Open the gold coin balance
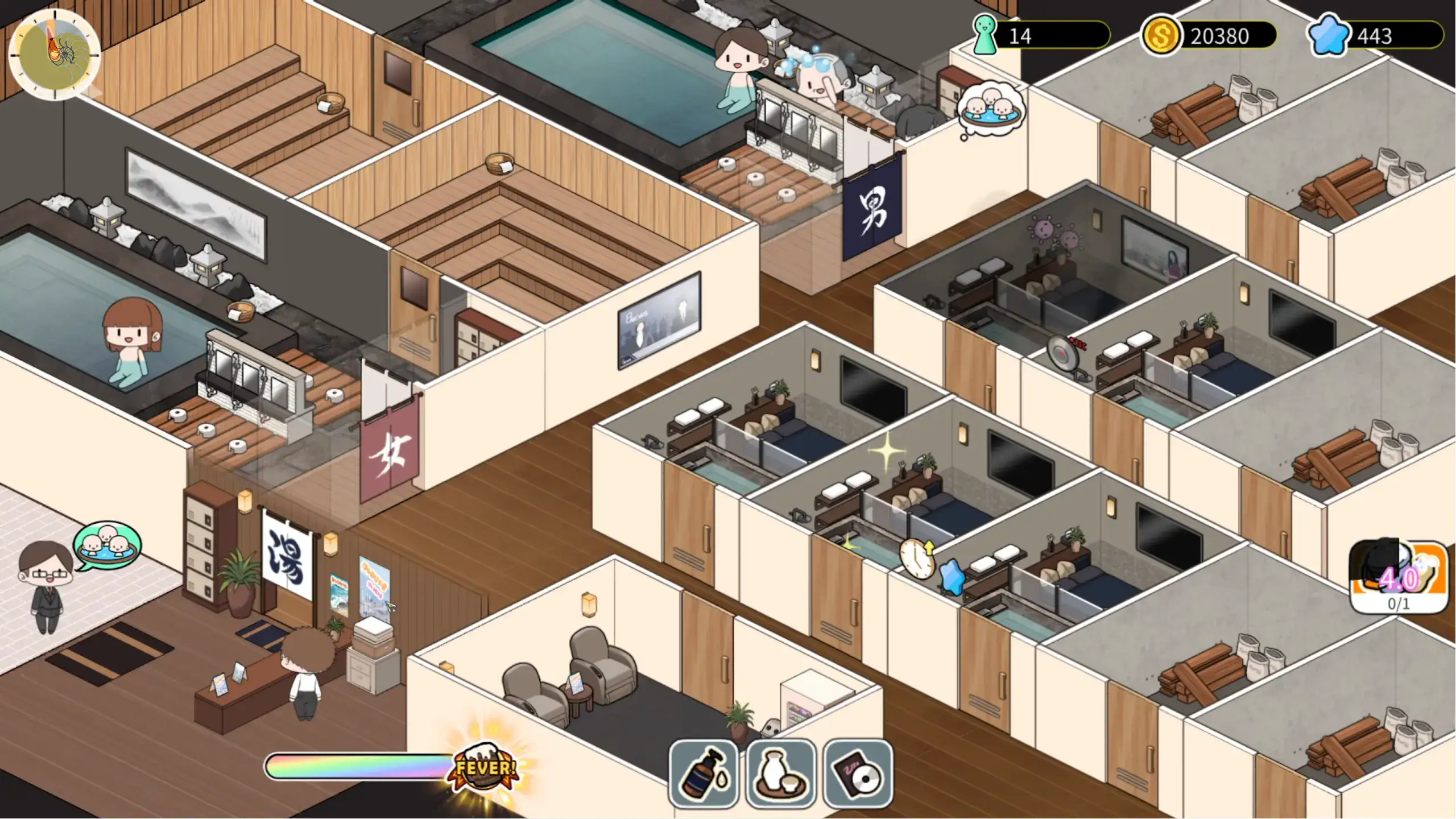1456x819 pixels. pos(1210,36)
